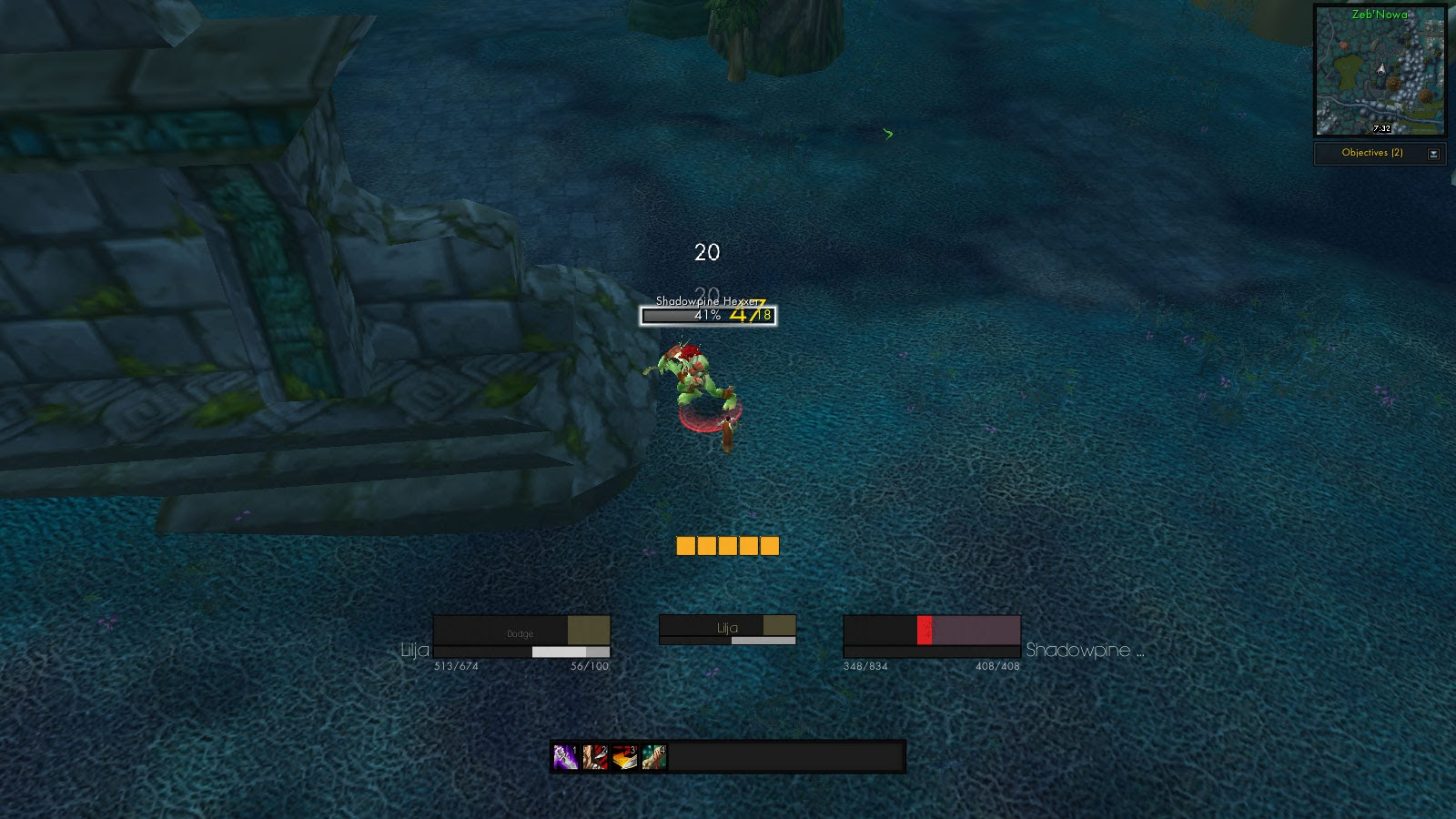Click the 7:32 clock on the minimap
The width and height of the screenshot is (1456, 819).
[1382, 128]
